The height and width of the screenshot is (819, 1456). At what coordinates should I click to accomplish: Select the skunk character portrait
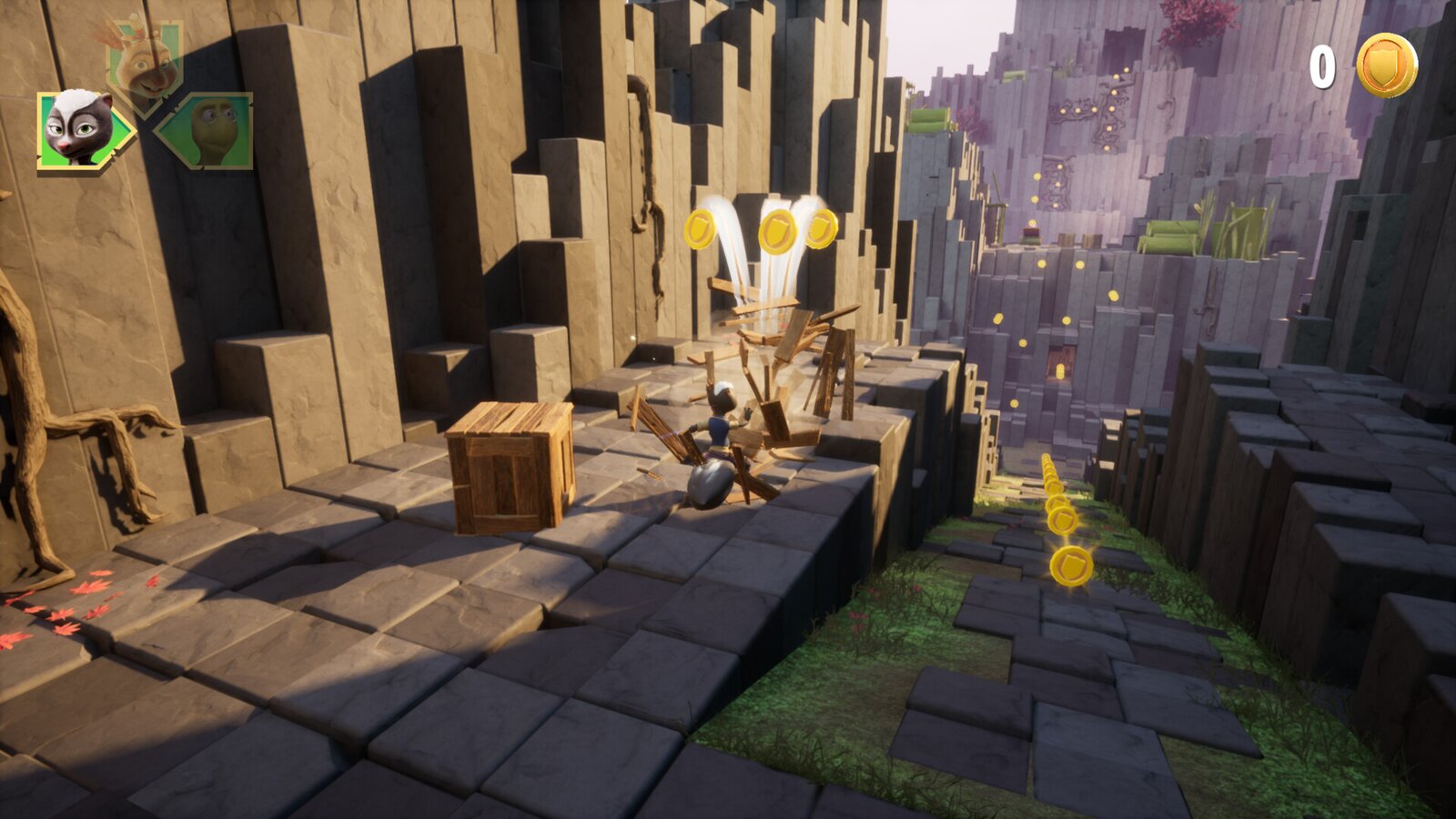click(x=80, y=129)
